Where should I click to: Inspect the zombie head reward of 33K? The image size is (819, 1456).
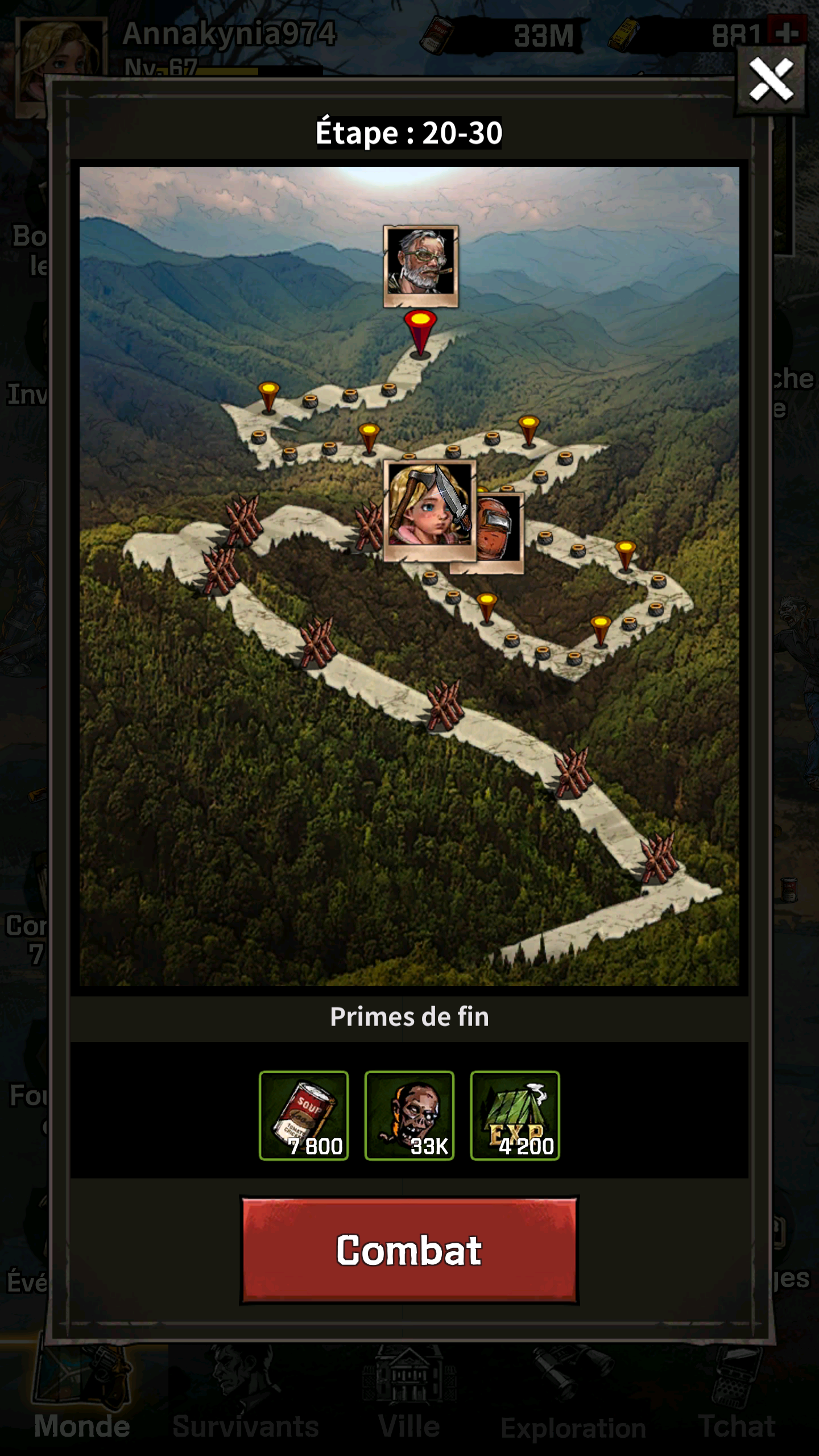click(x=409, y=1116)
